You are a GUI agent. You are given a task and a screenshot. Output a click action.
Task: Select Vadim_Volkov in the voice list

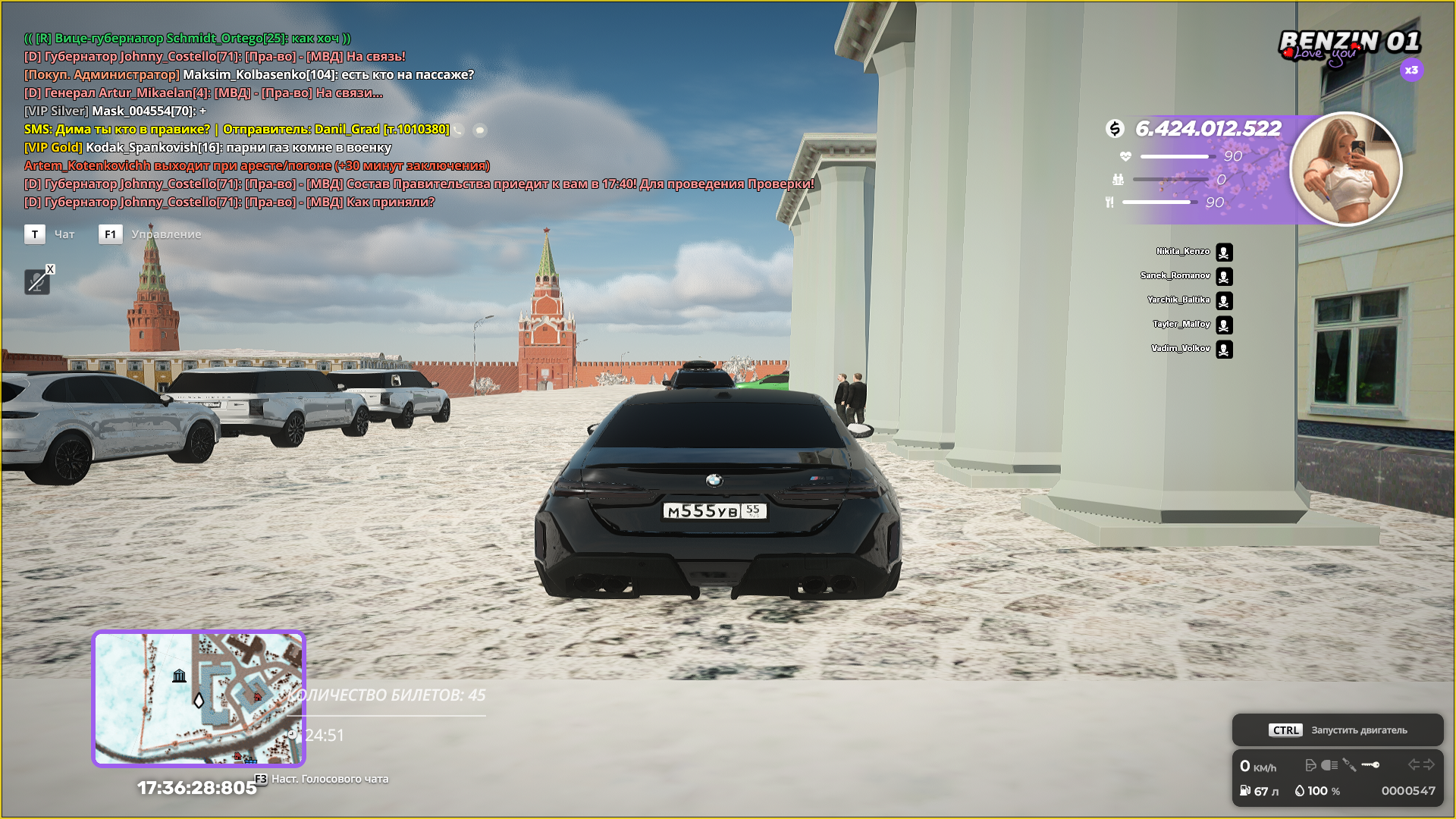[x=1181, y=349]
